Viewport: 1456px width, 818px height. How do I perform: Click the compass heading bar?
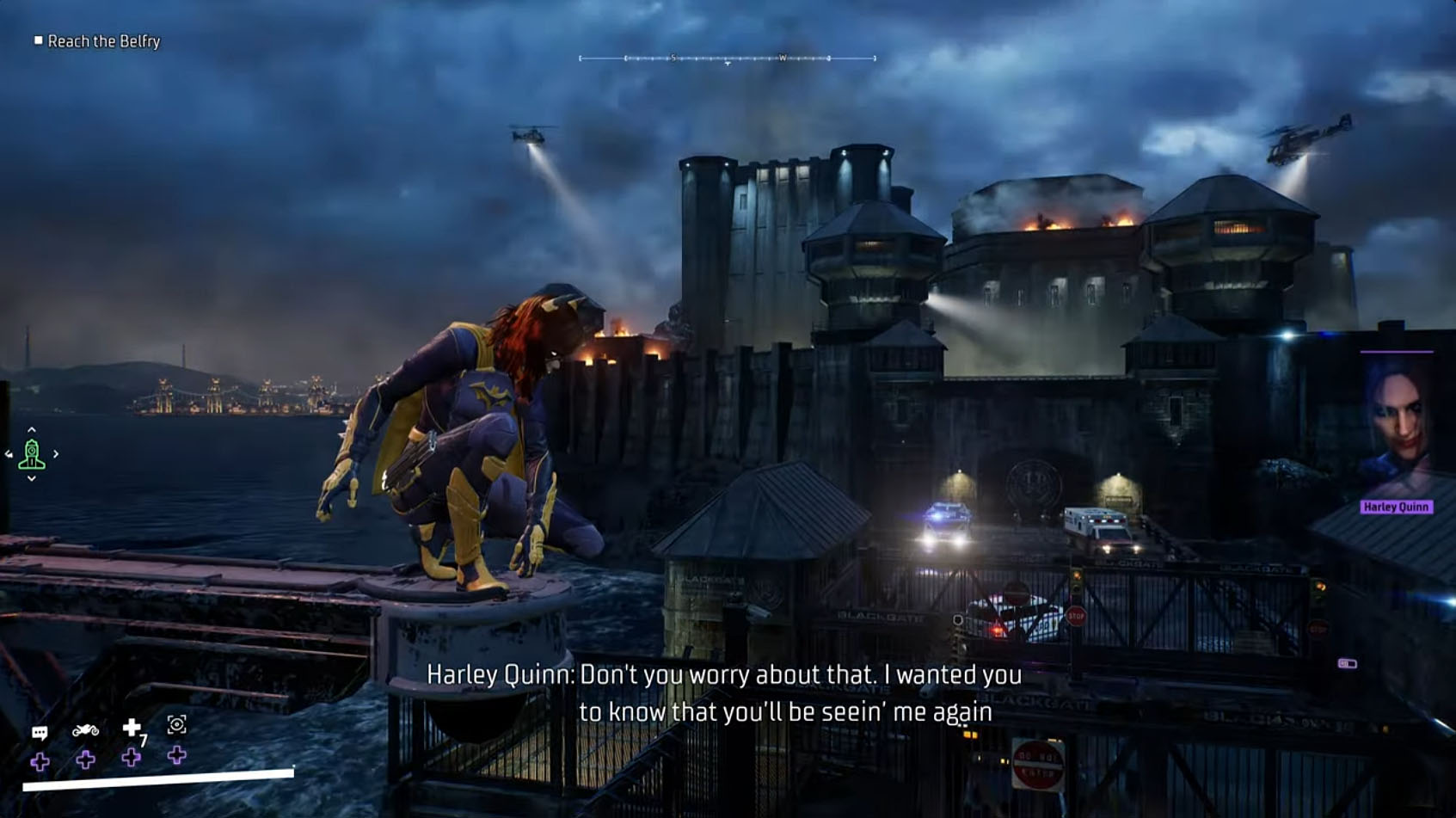pos(728,58)
